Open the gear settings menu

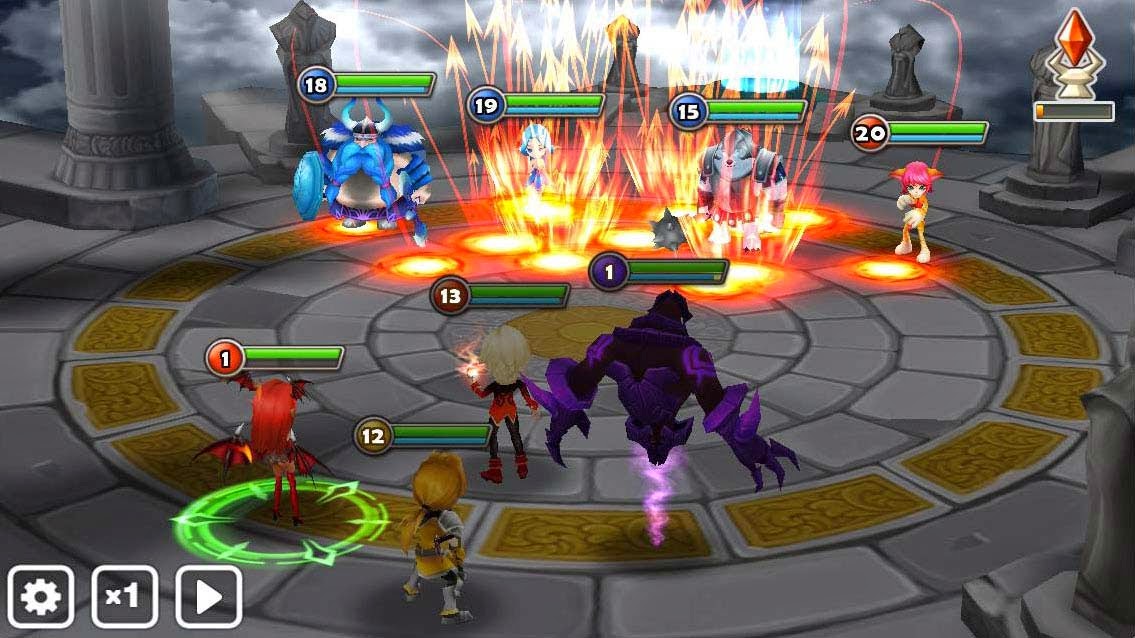tap(41, 597)
